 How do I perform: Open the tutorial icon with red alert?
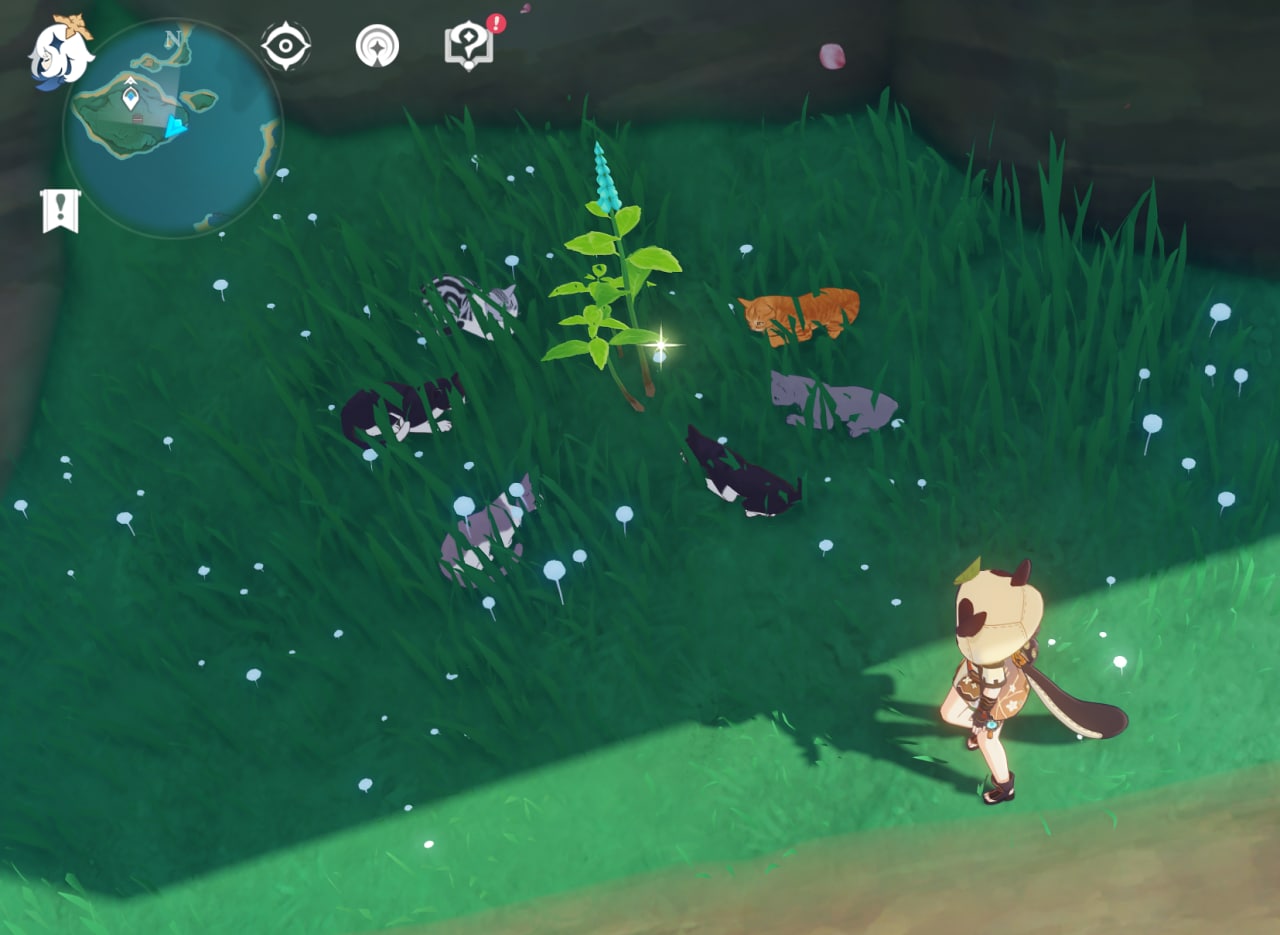(468, 46)
